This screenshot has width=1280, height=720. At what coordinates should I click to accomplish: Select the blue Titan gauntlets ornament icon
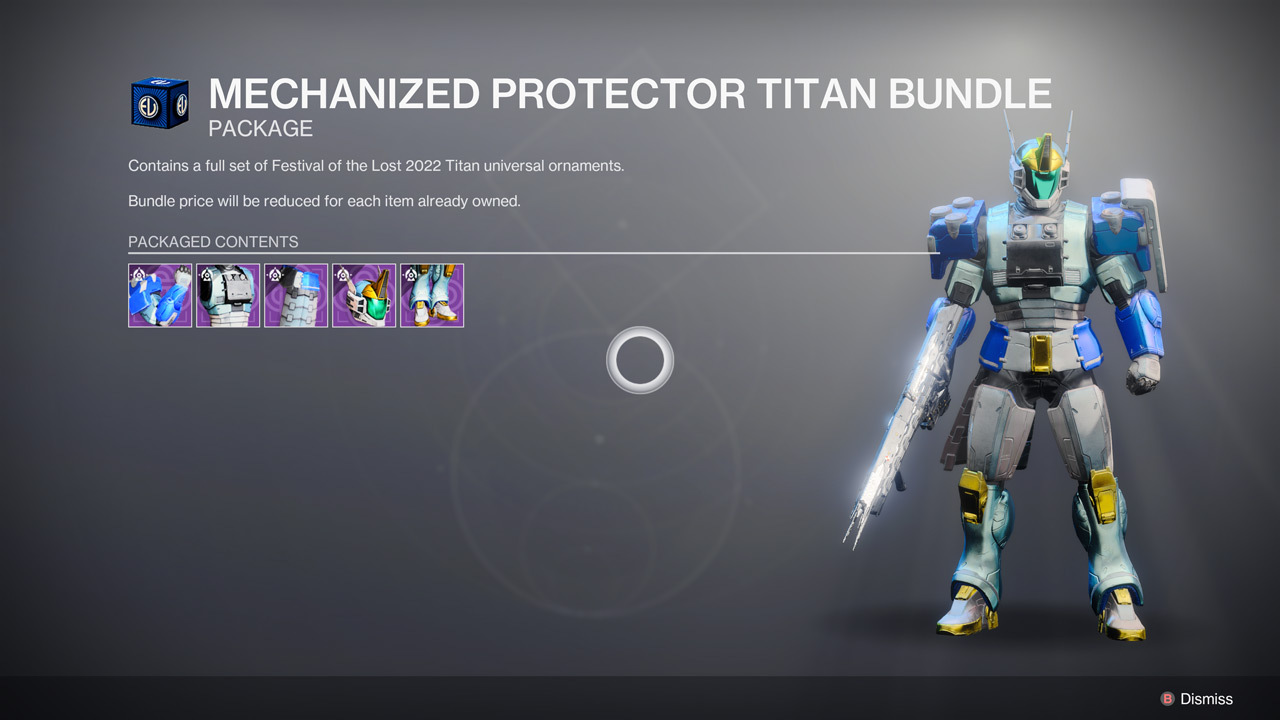pyautogui.click(x=160, y=296)
